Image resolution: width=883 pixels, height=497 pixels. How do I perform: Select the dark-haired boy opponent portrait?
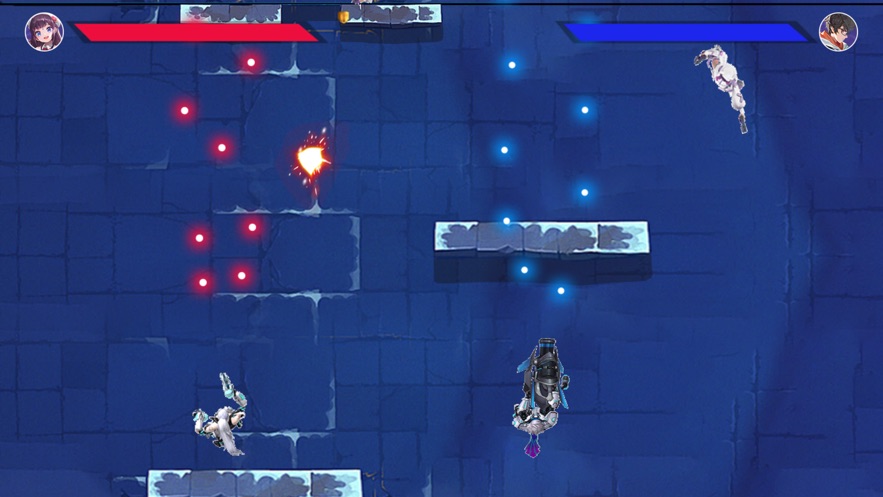(838, 32)
